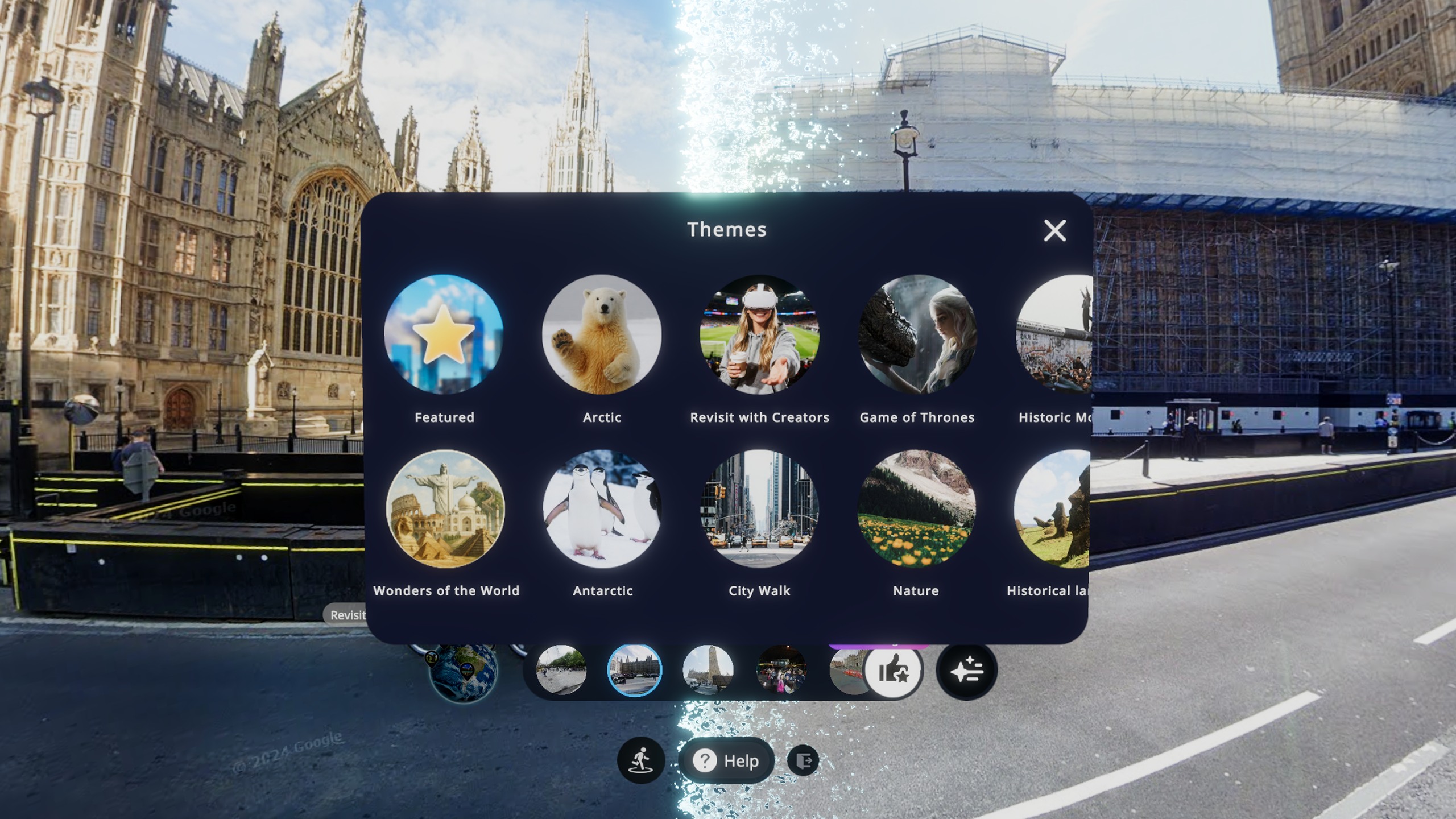Viewport: 1456px width, 819px height.
Task: Click the thumbs-up star recommendations button
Action: point(894,671)
